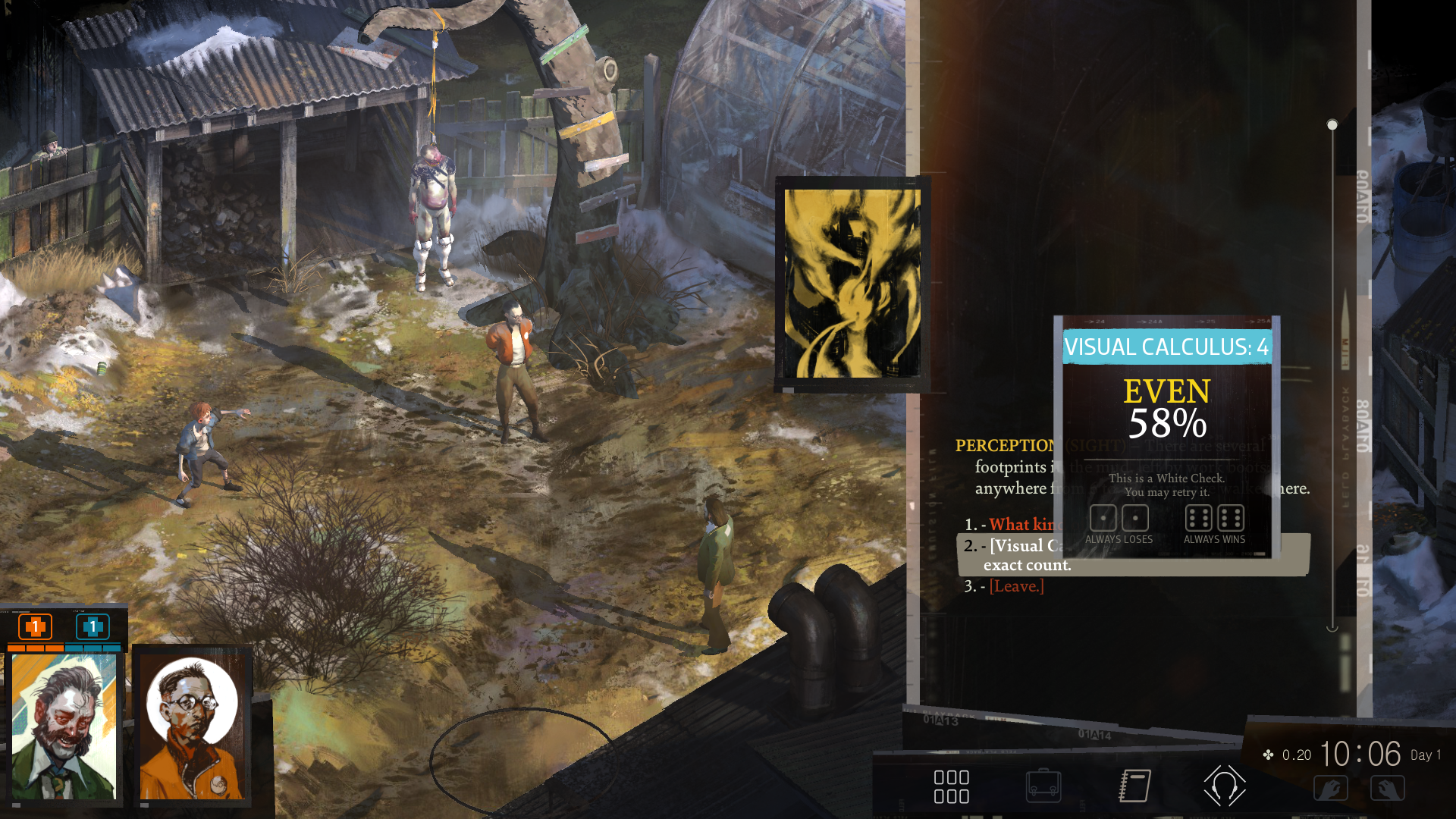Screen dimensions: 1456x819
Task: Click Kim's portrait with glasses
Action: click(193, 726)
